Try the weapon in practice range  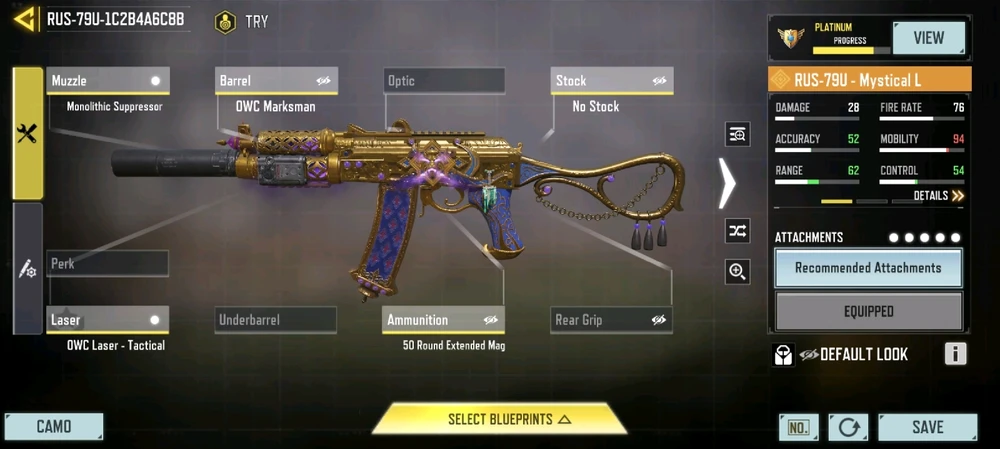click(x=242, y=21)
